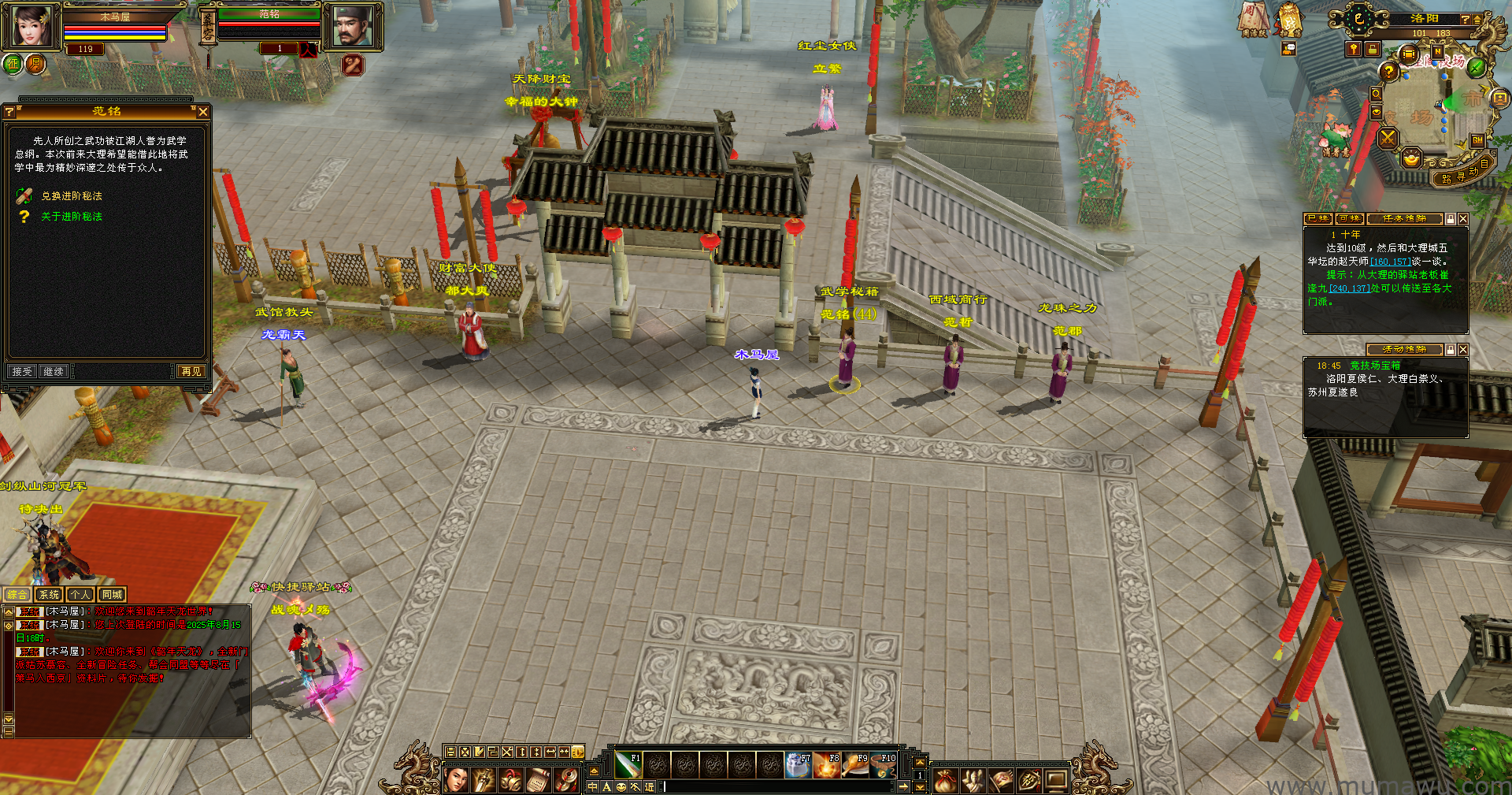Open the money bag inventory button
The height and width of the screenshot is (795, 1512).
(x=946, y=781)
